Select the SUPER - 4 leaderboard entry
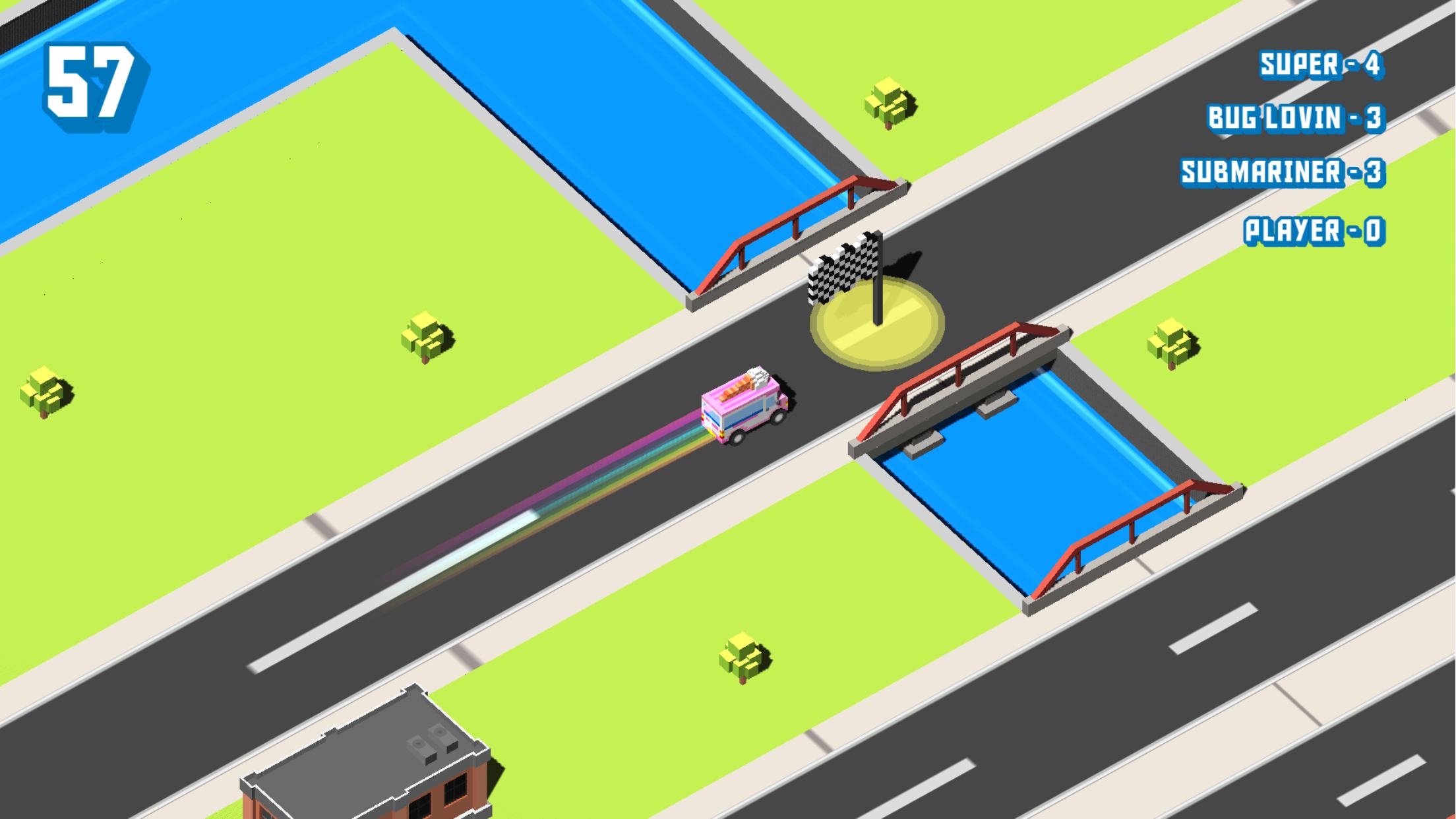This screenshot has height=819, width=1456. click(1319, 64)
